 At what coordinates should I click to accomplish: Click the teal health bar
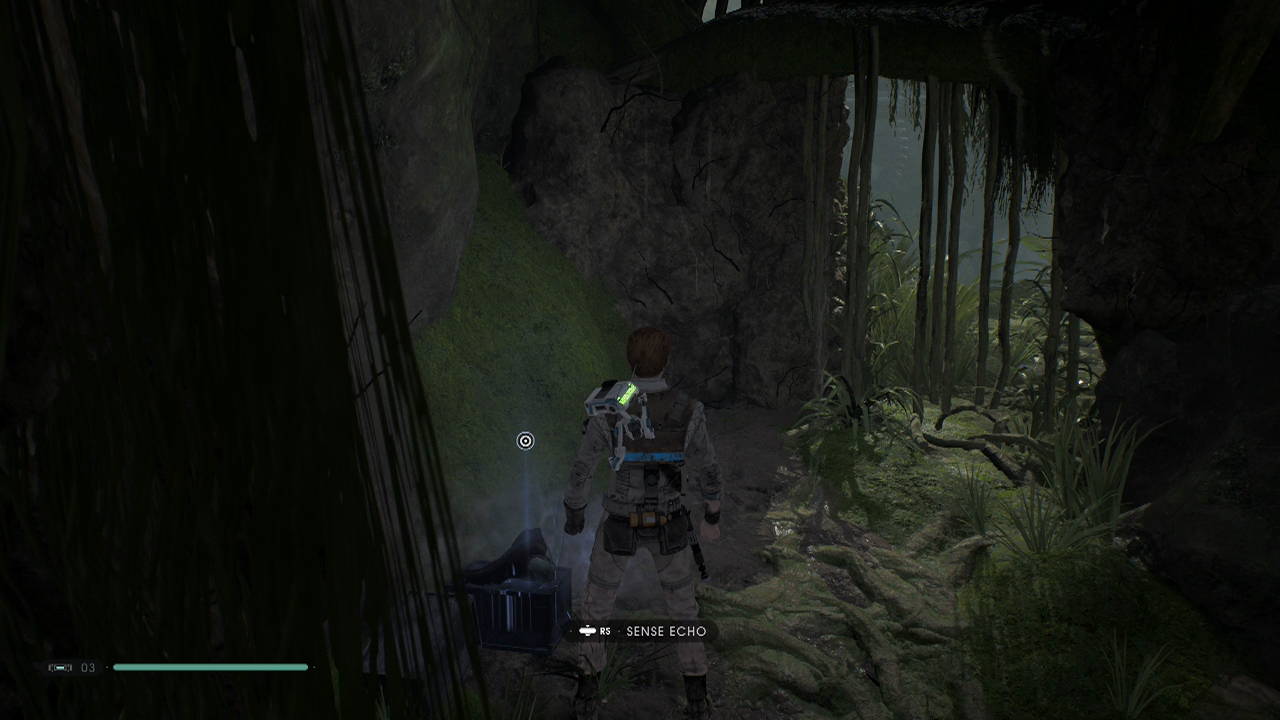[x=210, y=666]
